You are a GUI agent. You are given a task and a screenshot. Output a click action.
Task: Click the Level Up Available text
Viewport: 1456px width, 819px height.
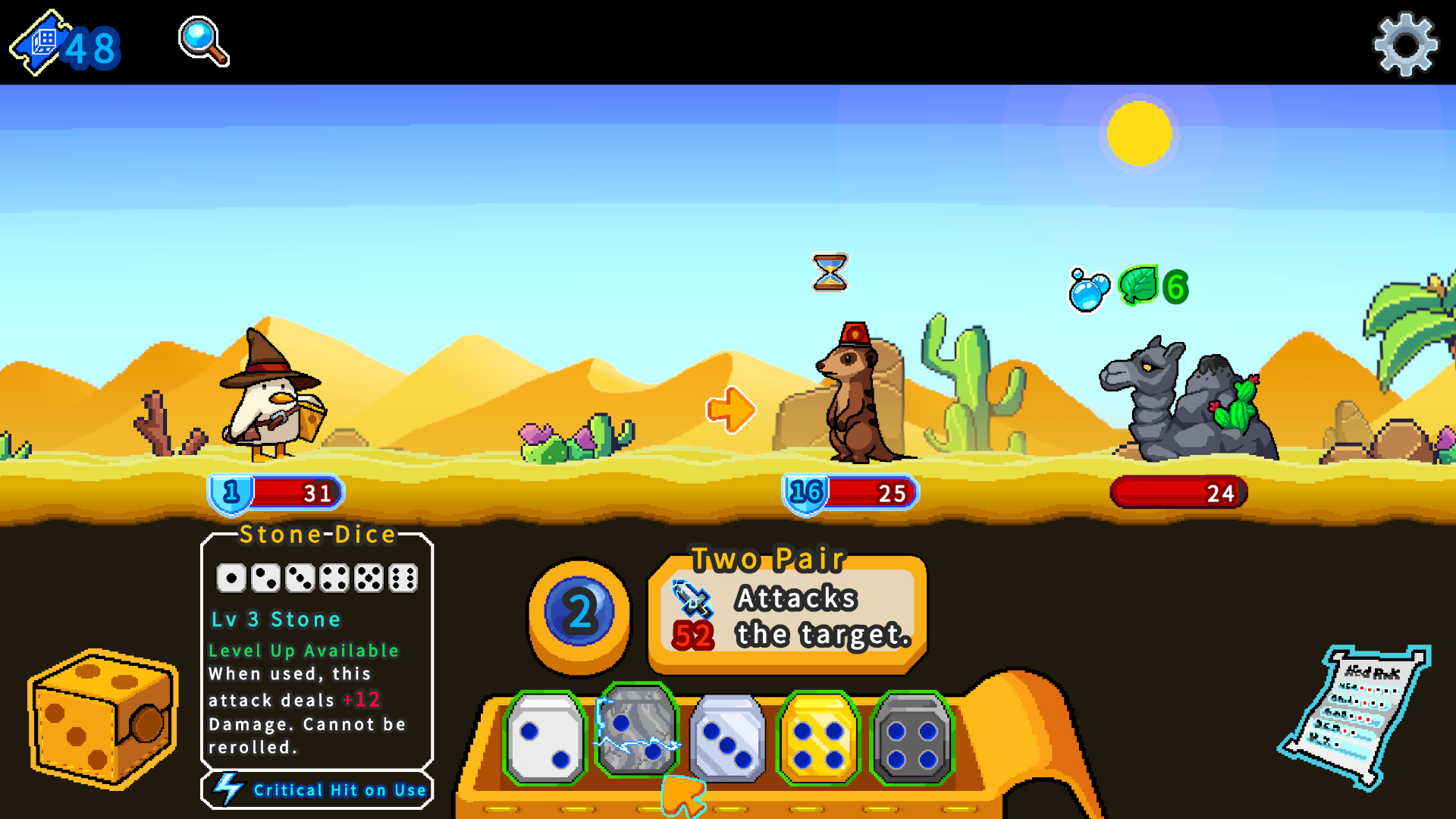coord(303,651)
